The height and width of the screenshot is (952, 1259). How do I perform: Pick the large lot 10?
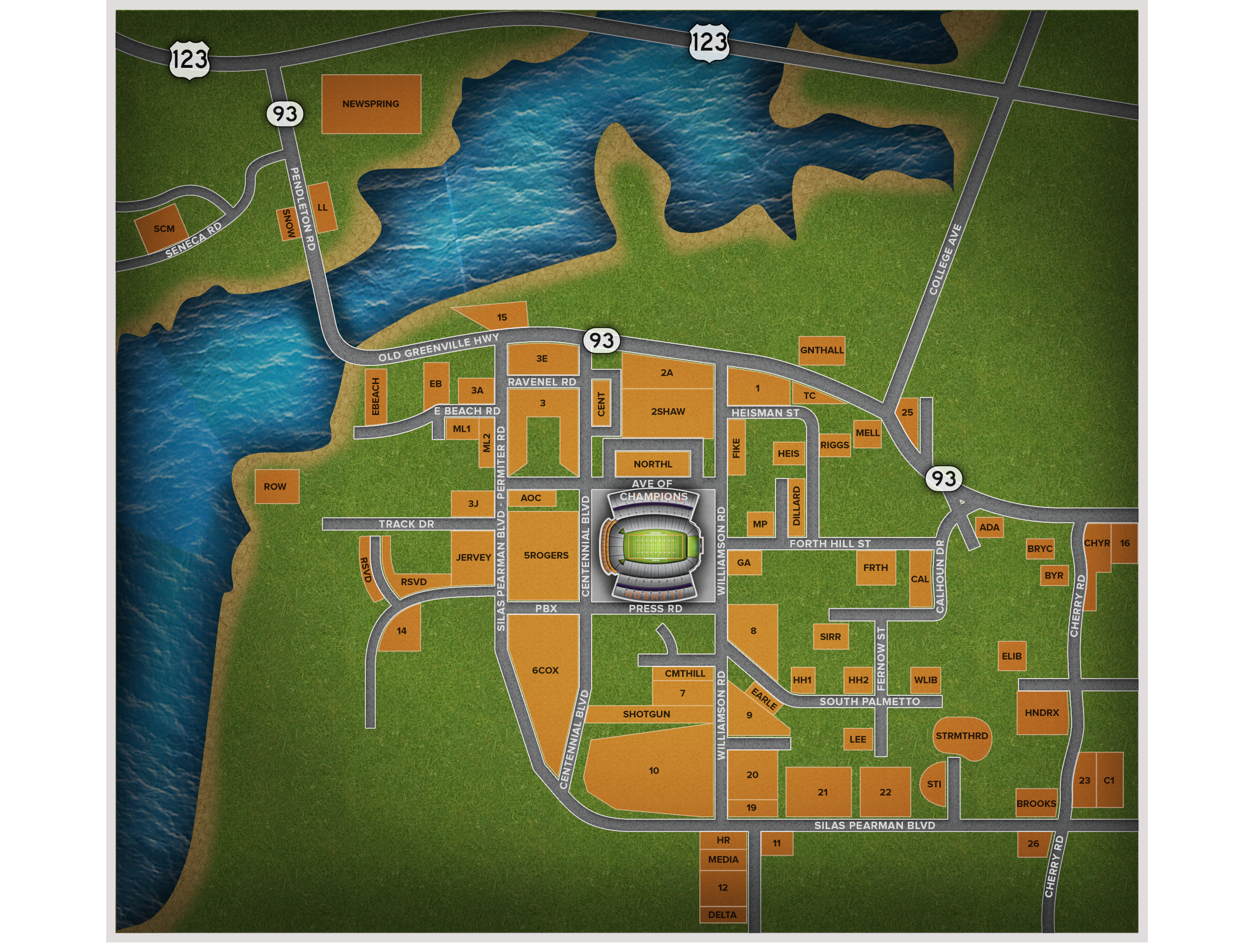pos(654,771)
